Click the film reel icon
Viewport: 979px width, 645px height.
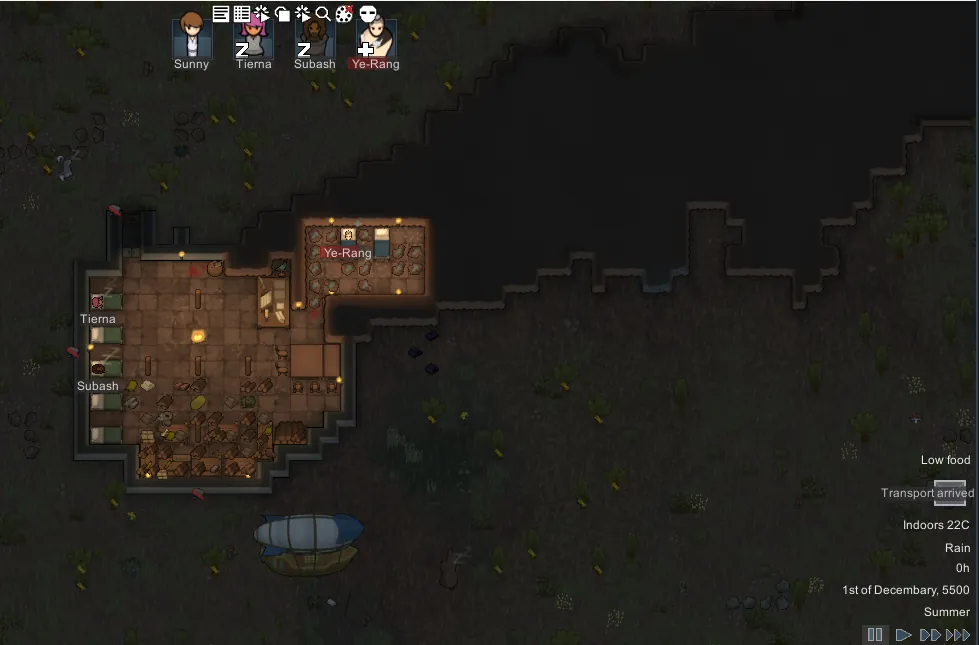click(x=344, y=14)
